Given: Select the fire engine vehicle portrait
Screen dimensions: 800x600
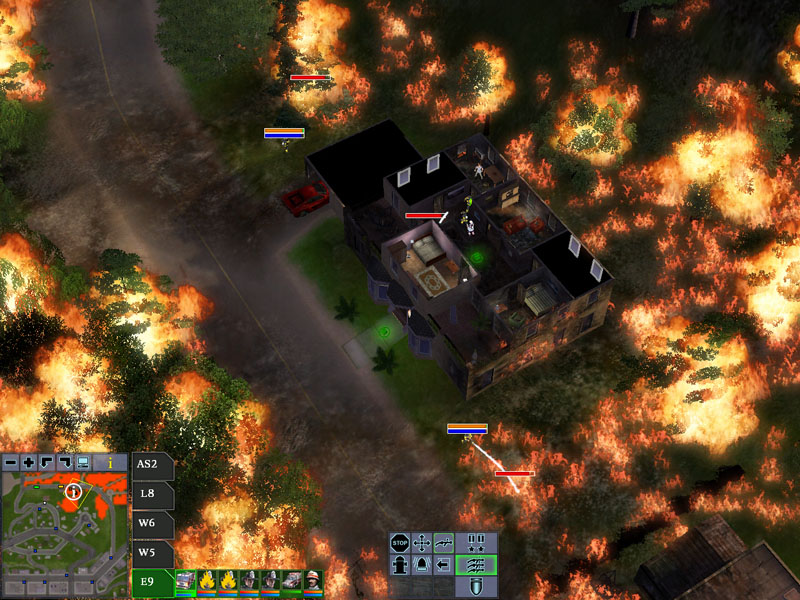Looking at the screenshot, I should tap(186, 581).
